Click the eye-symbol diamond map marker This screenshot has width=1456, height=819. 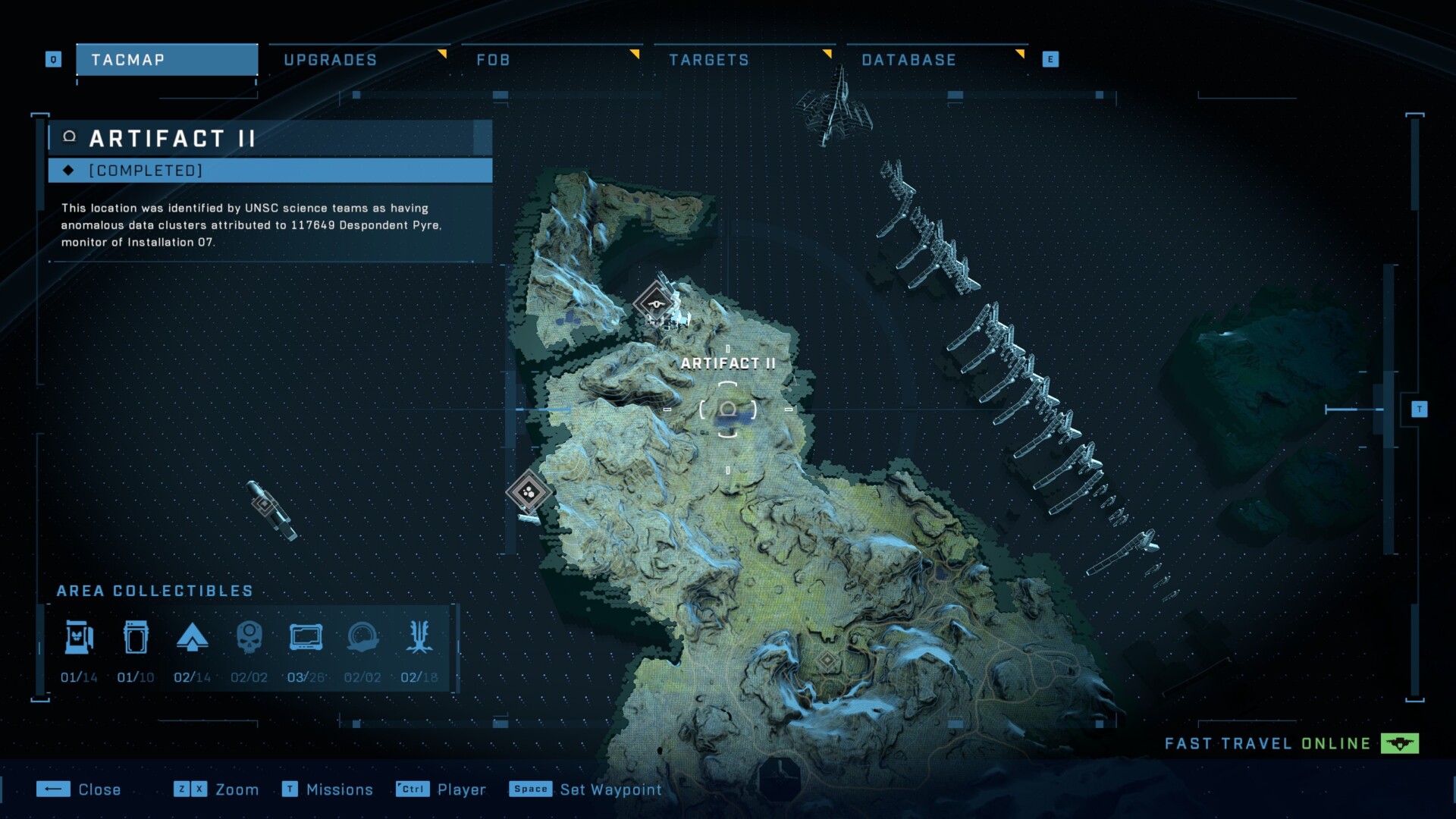click(x=656, y=304)
